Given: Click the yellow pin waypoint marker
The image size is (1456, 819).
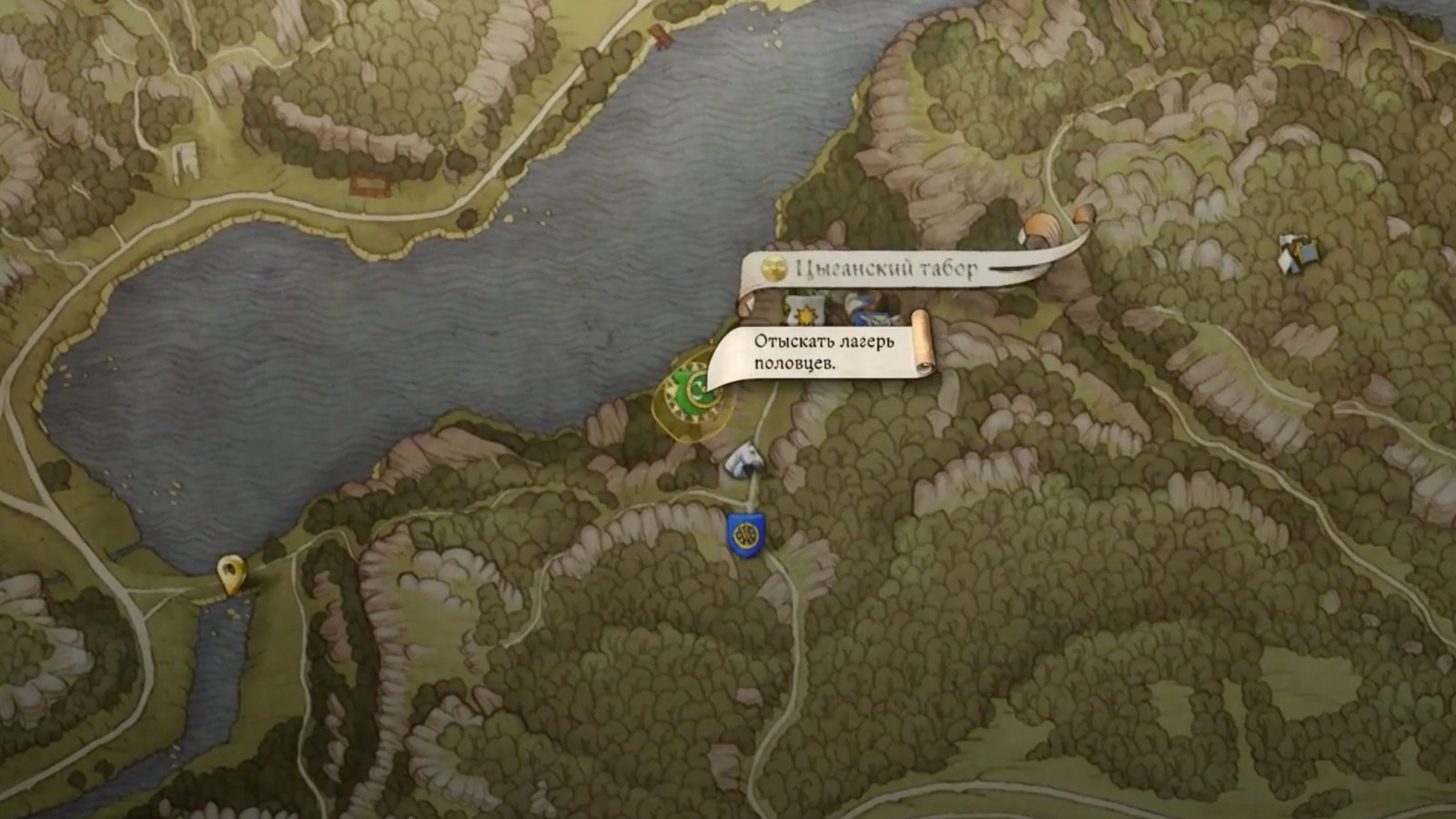Looking at the screenshot, I should pyautogui.click(x=232, y=574).
